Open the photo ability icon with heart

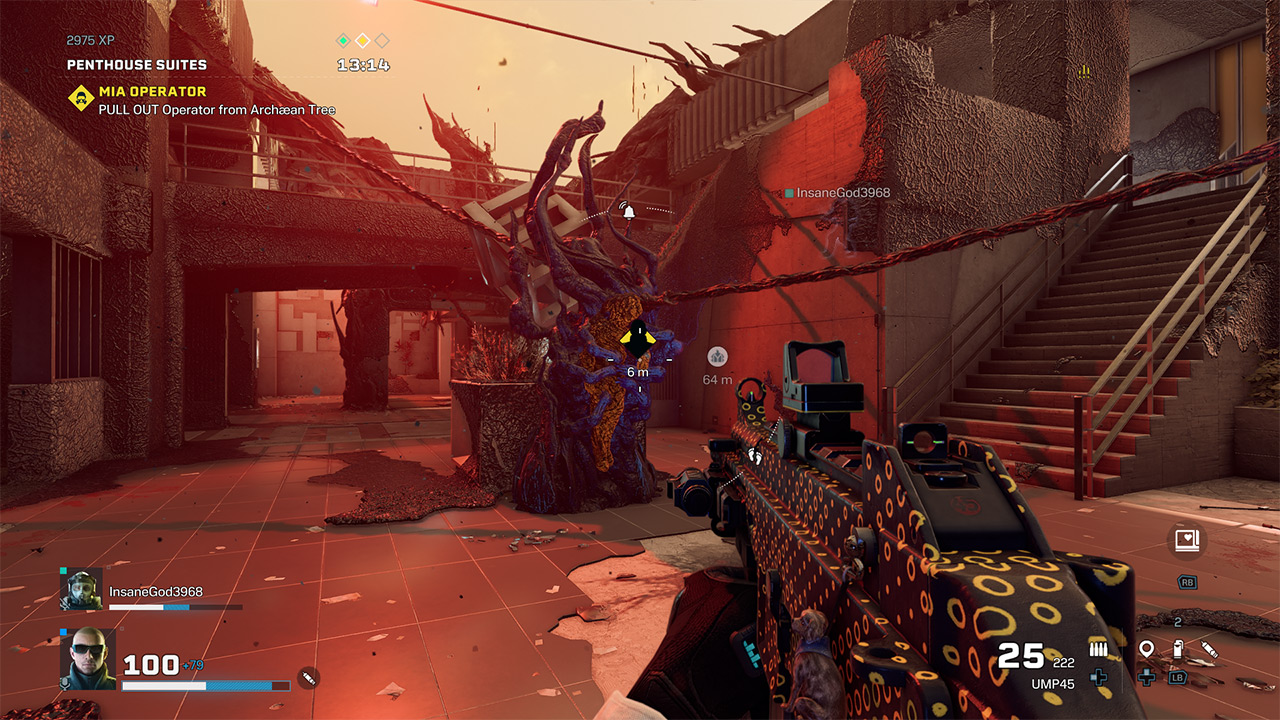[x=1187, y=541]
